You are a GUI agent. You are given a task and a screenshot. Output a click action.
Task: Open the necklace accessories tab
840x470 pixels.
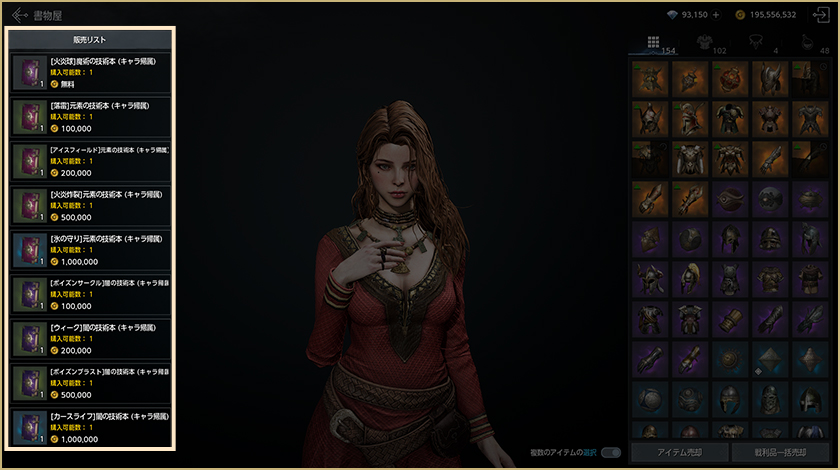(757, 43)
